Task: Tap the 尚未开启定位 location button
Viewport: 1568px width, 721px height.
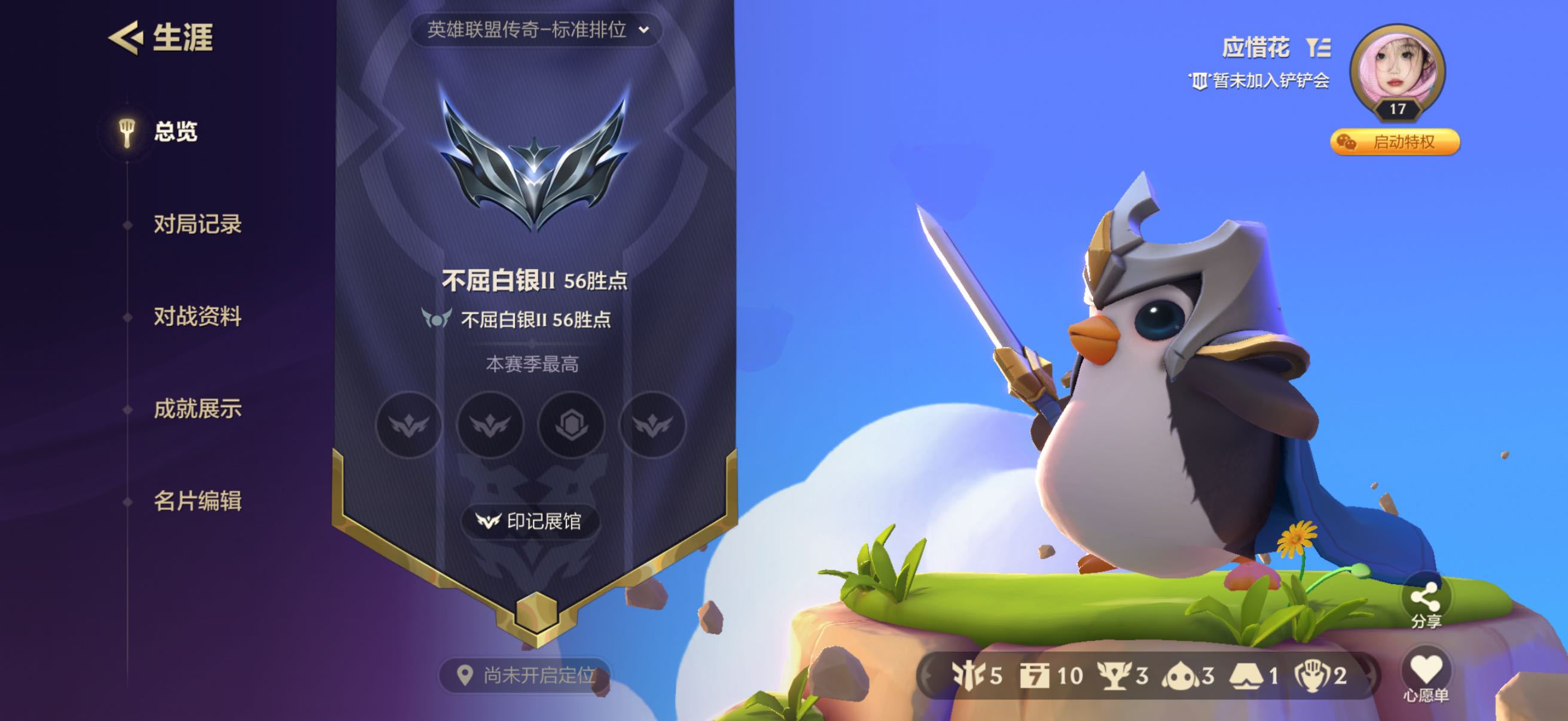Action: pos(526,675)
